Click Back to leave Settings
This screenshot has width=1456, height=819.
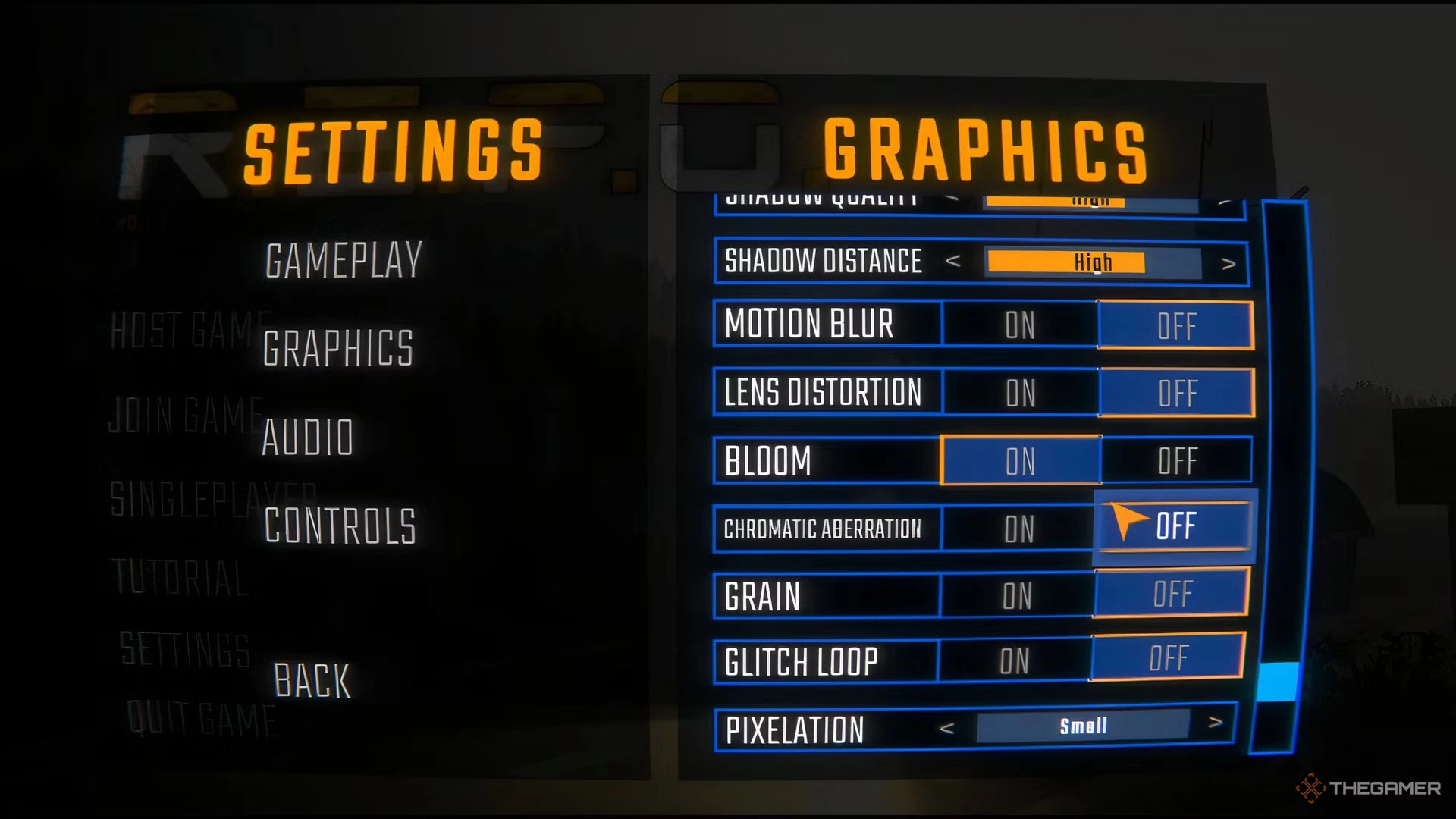(x=311, y=681)
